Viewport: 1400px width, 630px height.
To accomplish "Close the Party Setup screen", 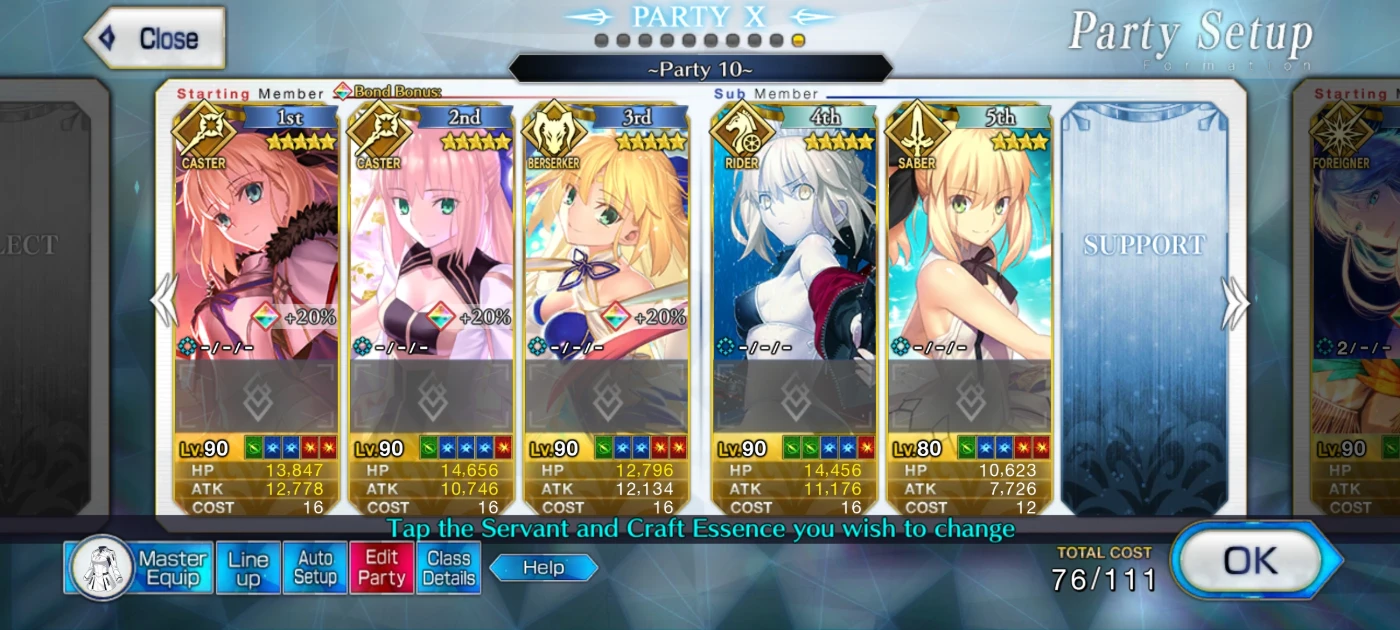I will click(156, 39).
